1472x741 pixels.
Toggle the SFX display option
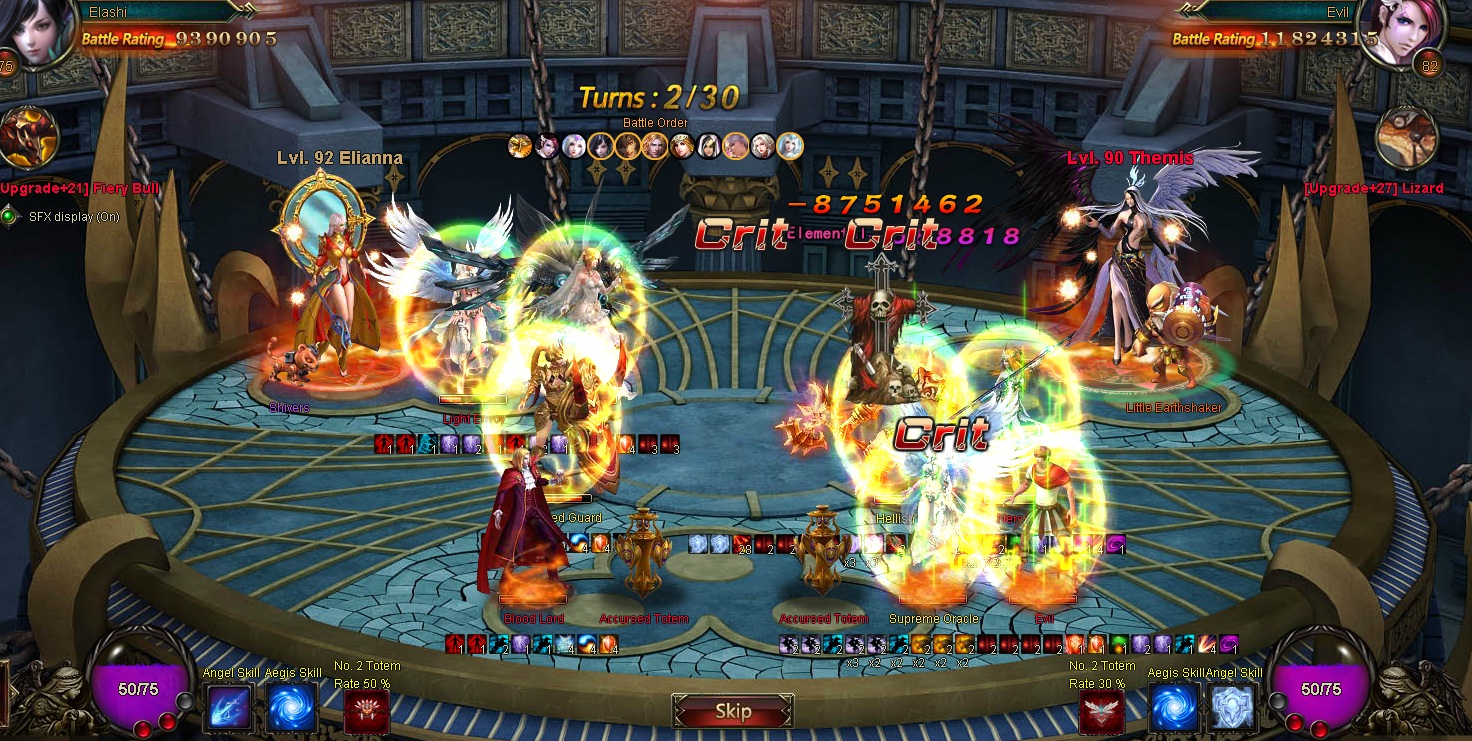(10, 216)
